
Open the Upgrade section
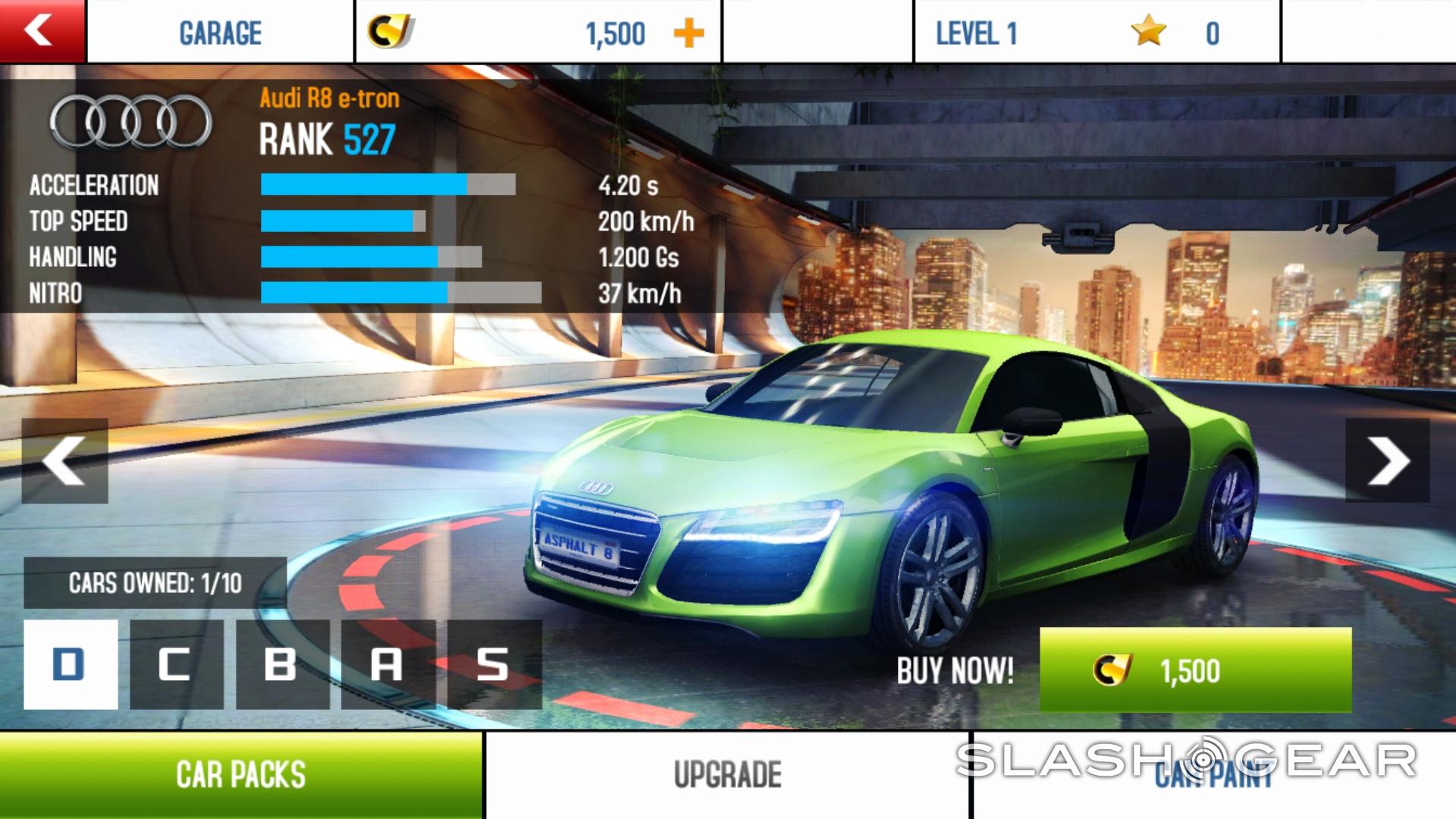727,775
